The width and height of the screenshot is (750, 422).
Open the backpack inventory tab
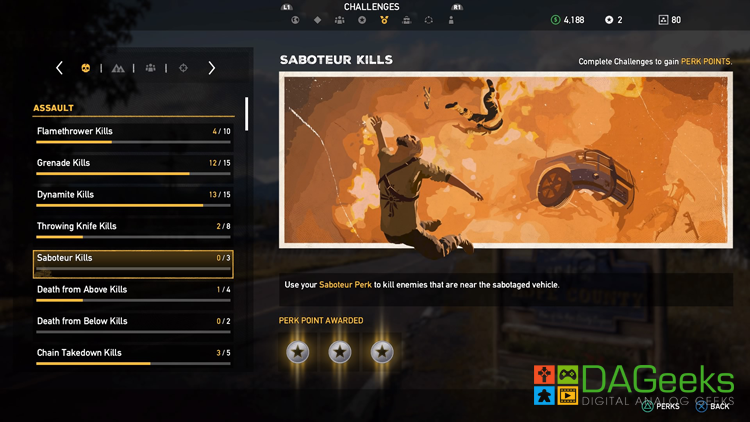point(406,20)
